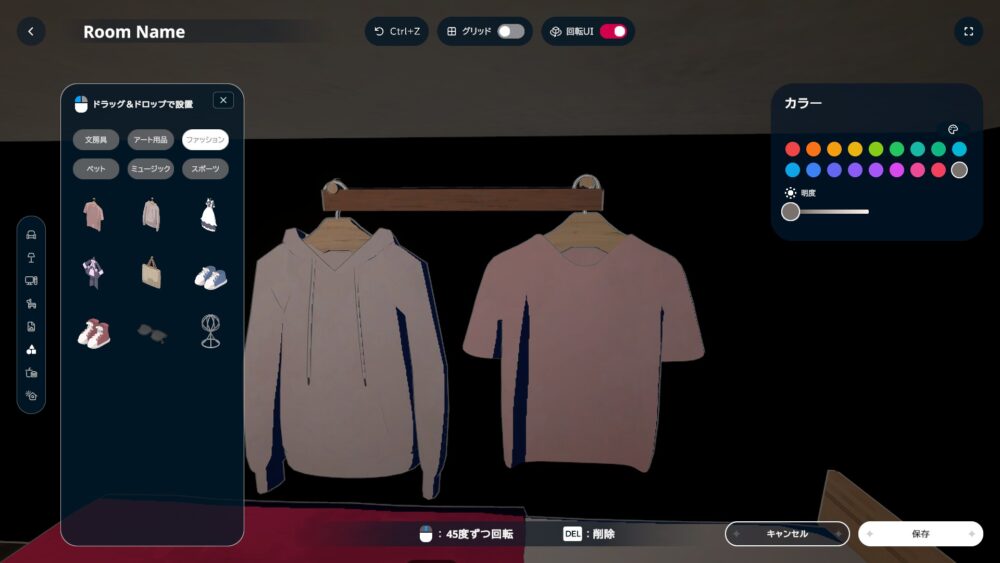Toggle the グリッド grid switch
Screen dimensions: 1000x563
[510, 32]
